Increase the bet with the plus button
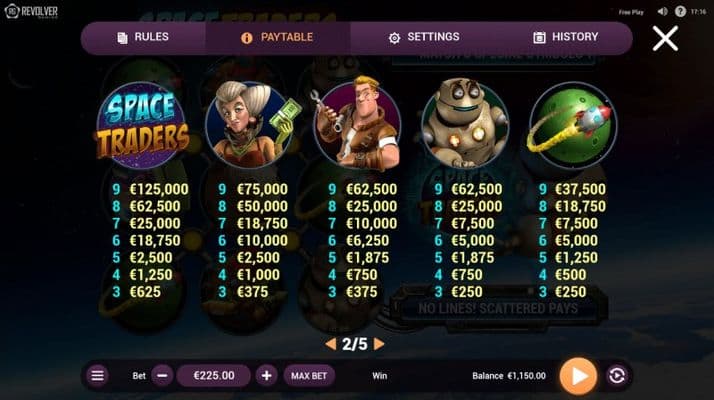This screenshot has width=714, height=400. coord(266,376)
